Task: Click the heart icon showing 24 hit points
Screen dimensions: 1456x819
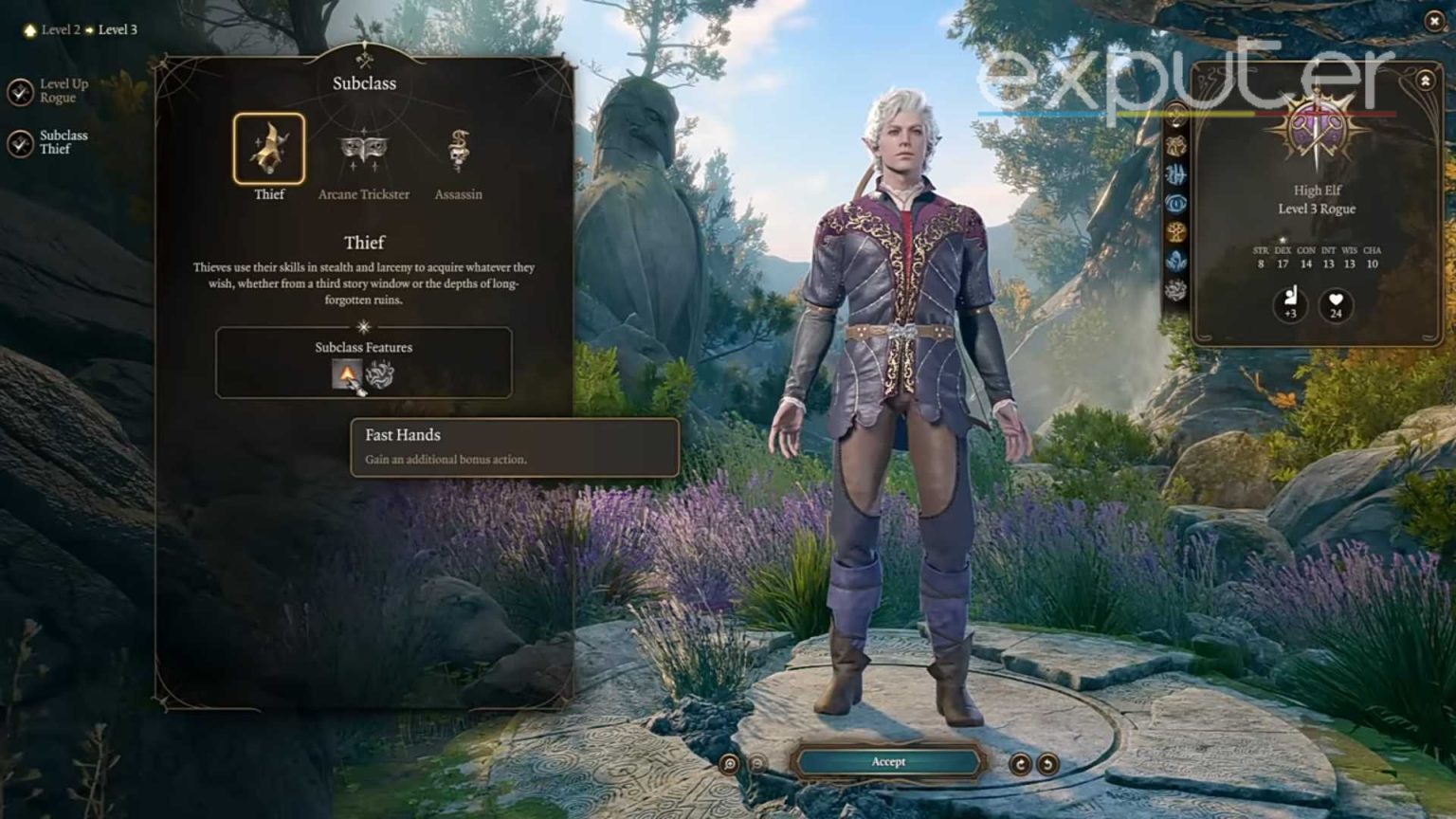Action: click(1337, 305)
